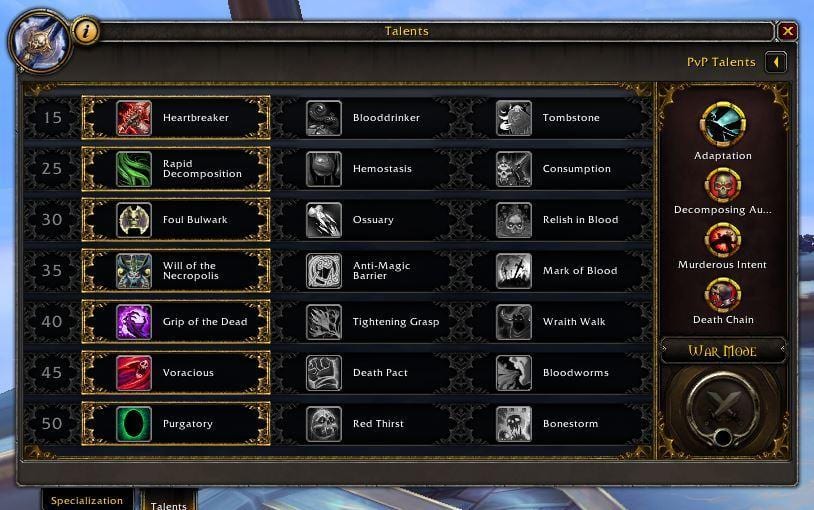814x510 pixels.
Task: Pick the Ossuary talent
Action: 366,220
